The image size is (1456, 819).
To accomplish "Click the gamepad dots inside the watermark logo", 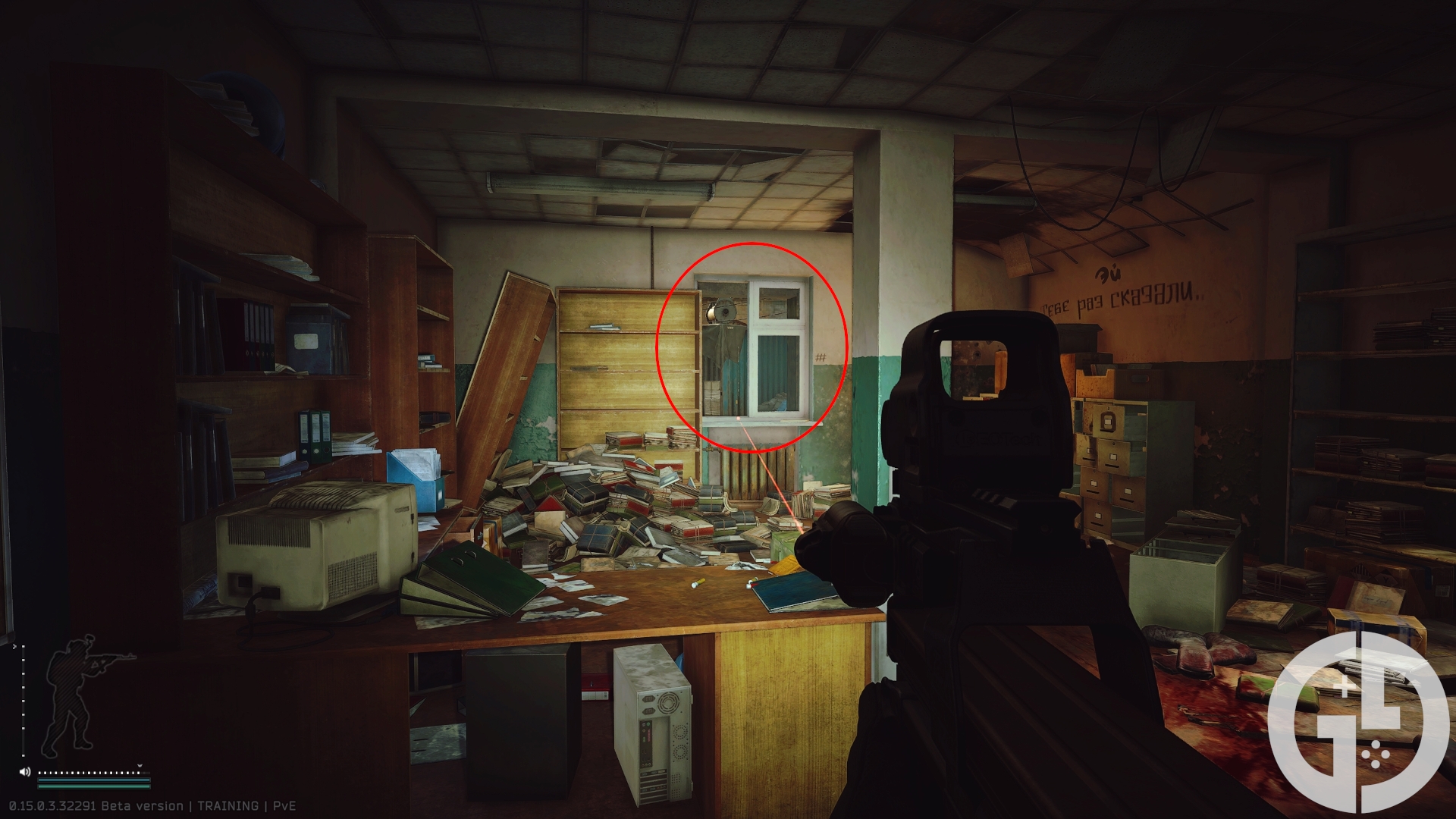I will 1376,755.
